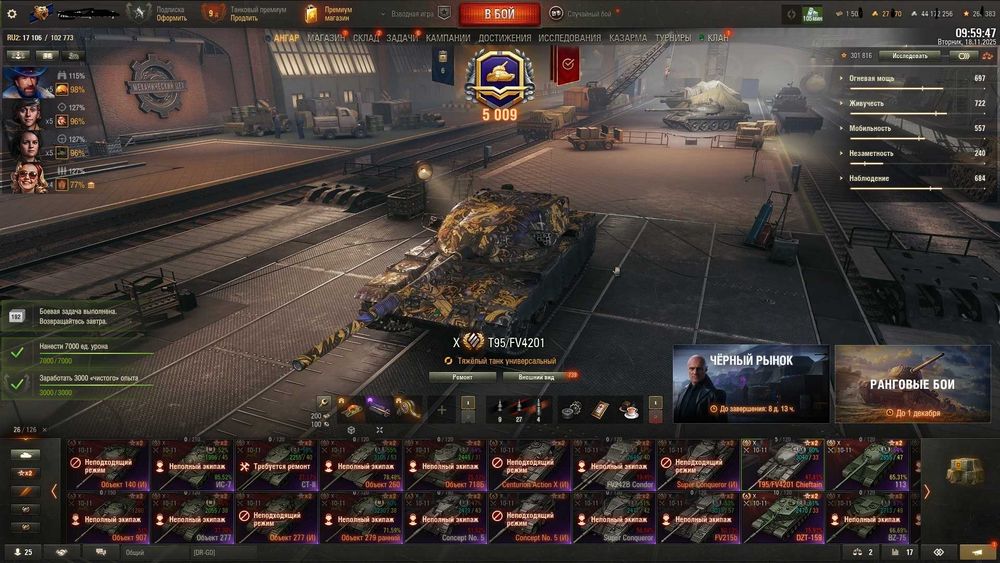1000x563 pixels.
Task: Open the Премиум магазин
Action: click(328, 14)
